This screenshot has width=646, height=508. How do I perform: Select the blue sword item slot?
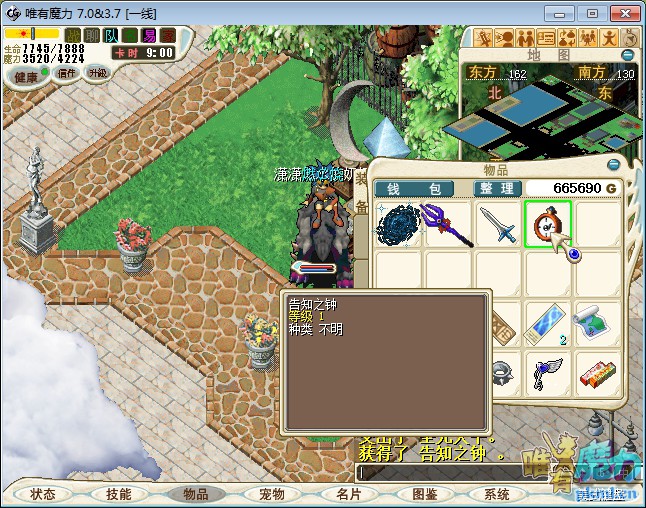coord(497,225)
